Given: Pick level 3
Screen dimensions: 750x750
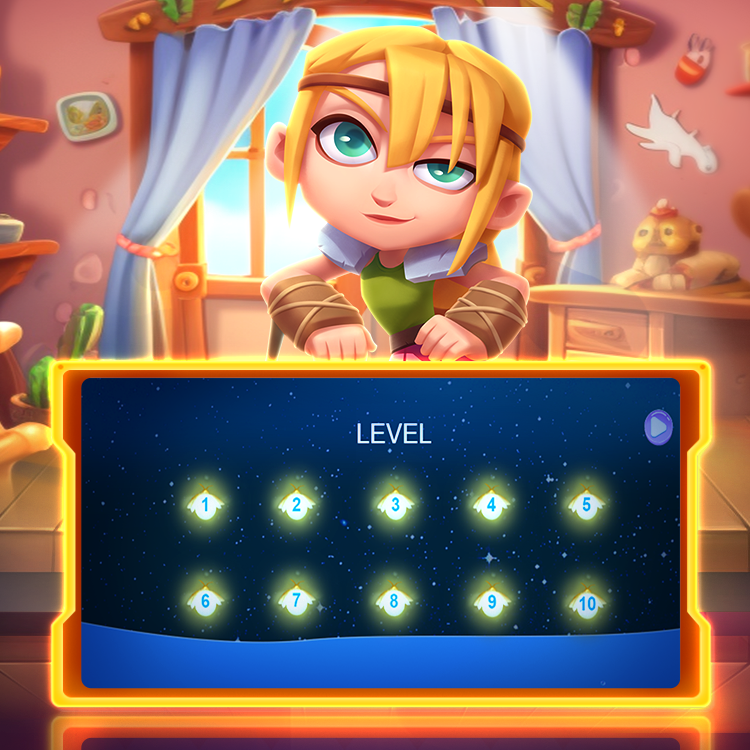Looking at the screenshot, I should coord(395,504).
